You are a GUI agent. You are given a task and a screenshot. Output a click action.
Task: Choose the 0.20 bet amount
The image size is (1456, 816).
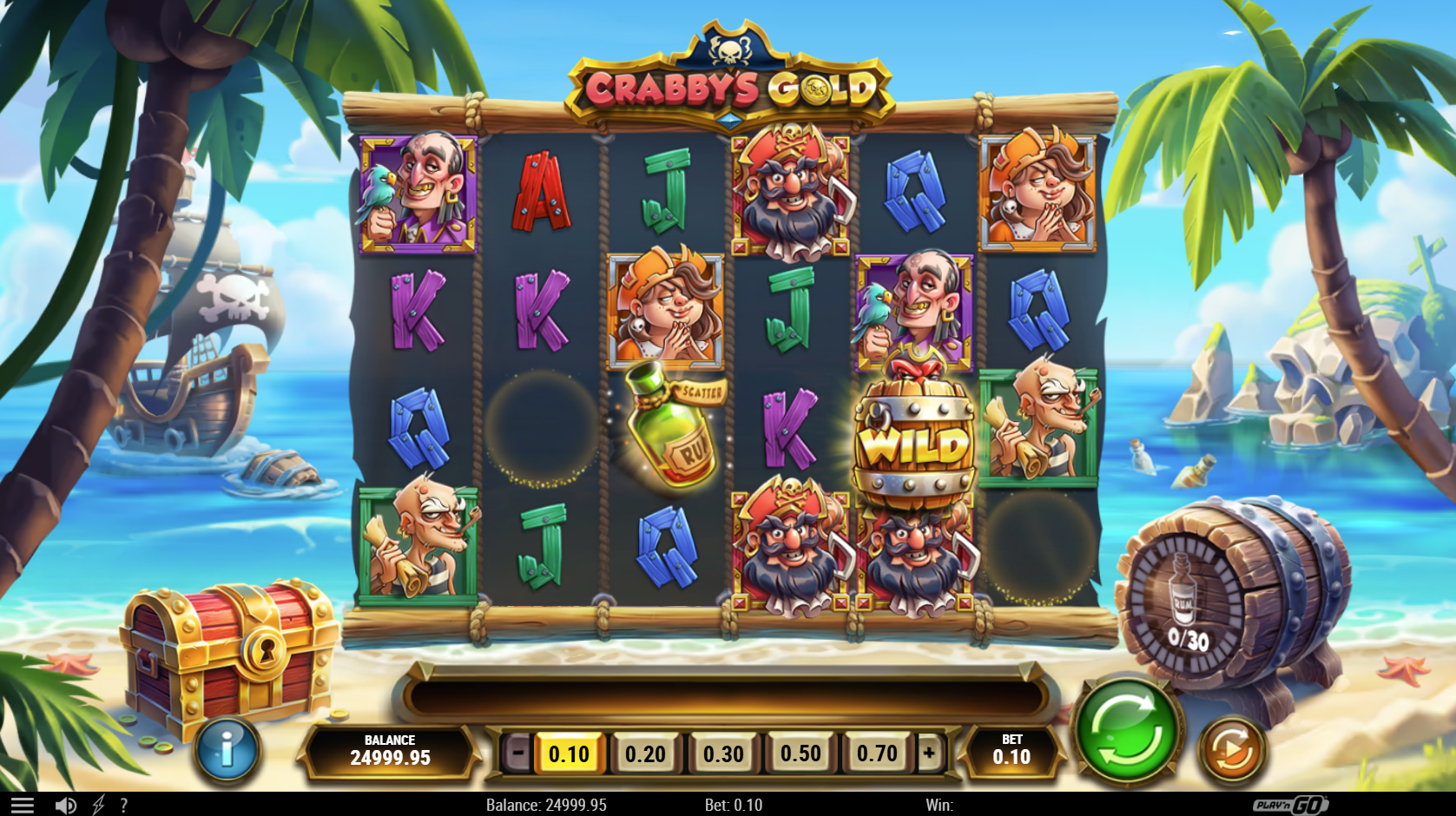pos(645,753)
